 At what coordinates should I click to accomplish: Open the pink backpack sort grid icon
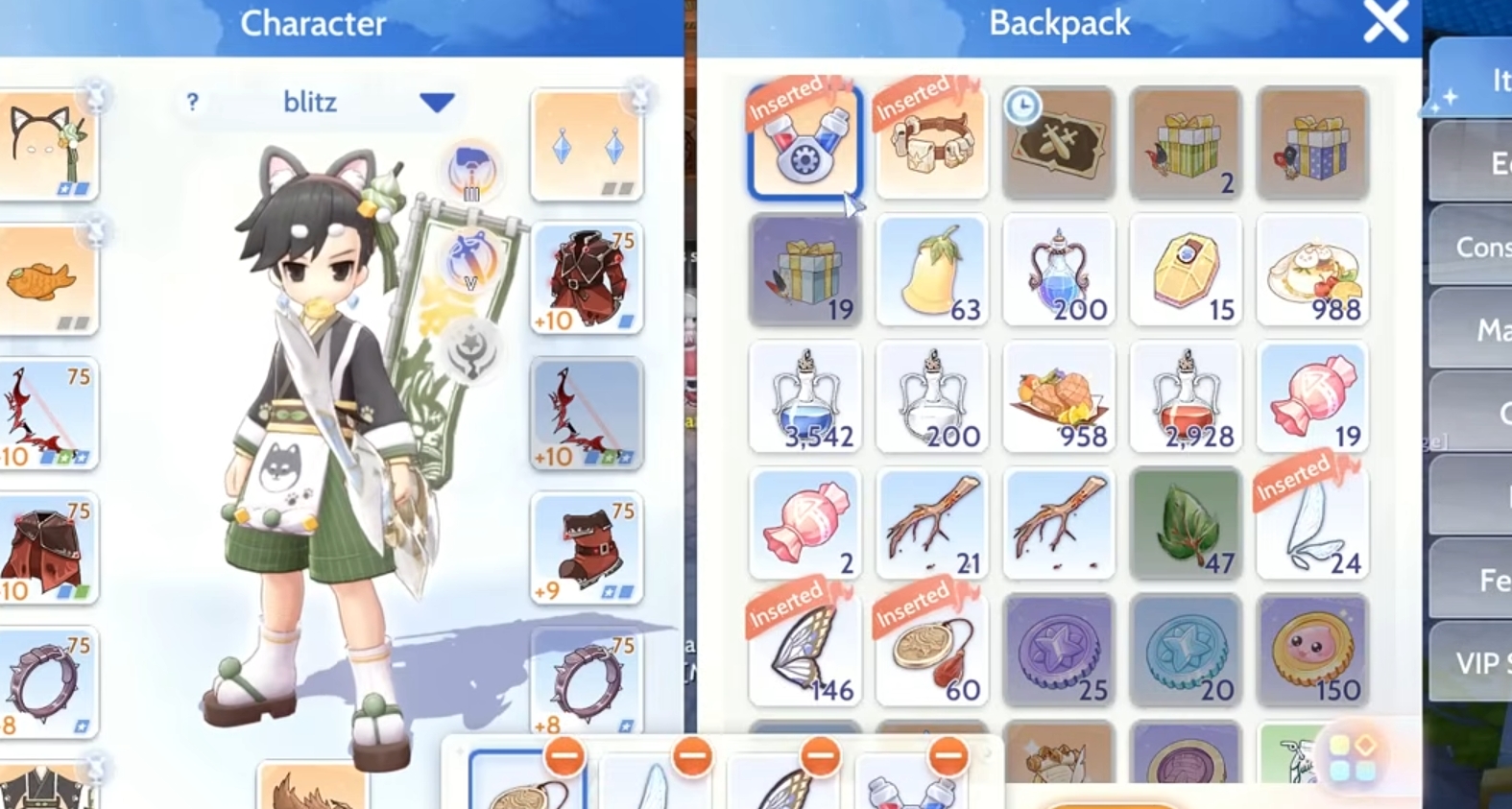pos(1354,756)
